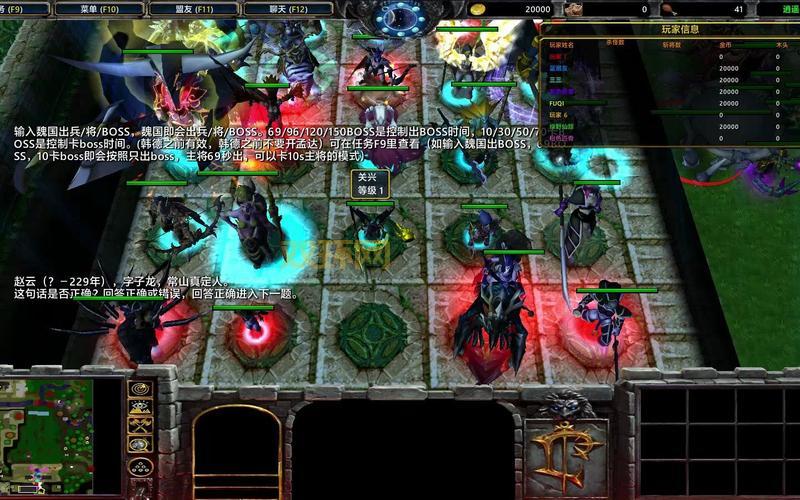The image size is (800, 500).
Task: Toggle the minimap terrain display button
Action: coord(140,406)
